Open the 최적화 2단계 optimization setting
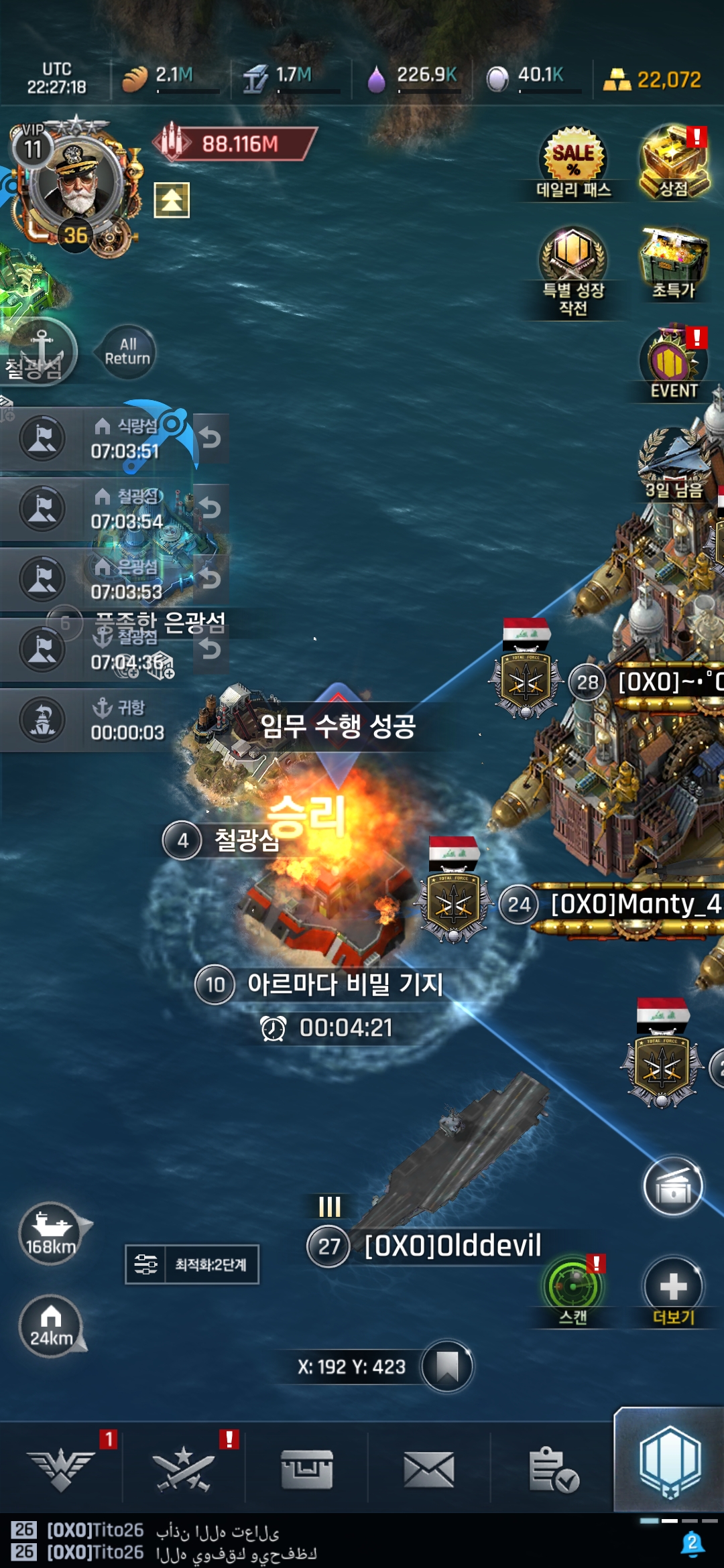Image resolution: width=724 pixels, height=1568 pixels. pos(192,1264)
